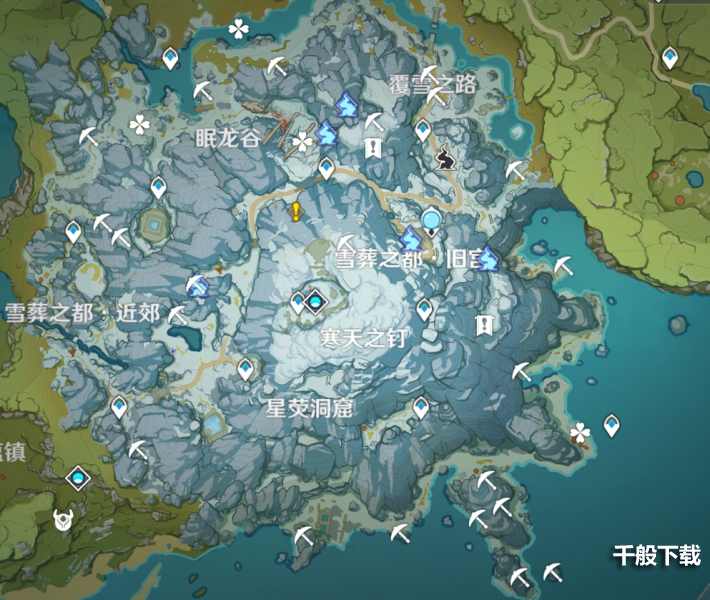Select the domain marker above 寒天之钉
The height and width of the screenshot is (600, 710).
click(x=317, y=299)
